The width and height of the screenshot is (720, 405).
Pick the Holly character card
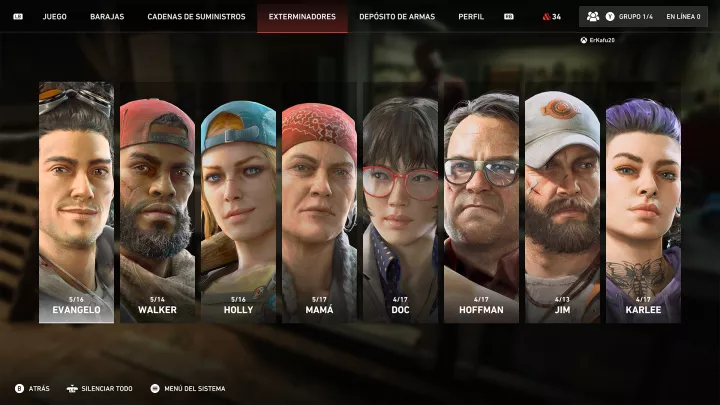(238, 210)
